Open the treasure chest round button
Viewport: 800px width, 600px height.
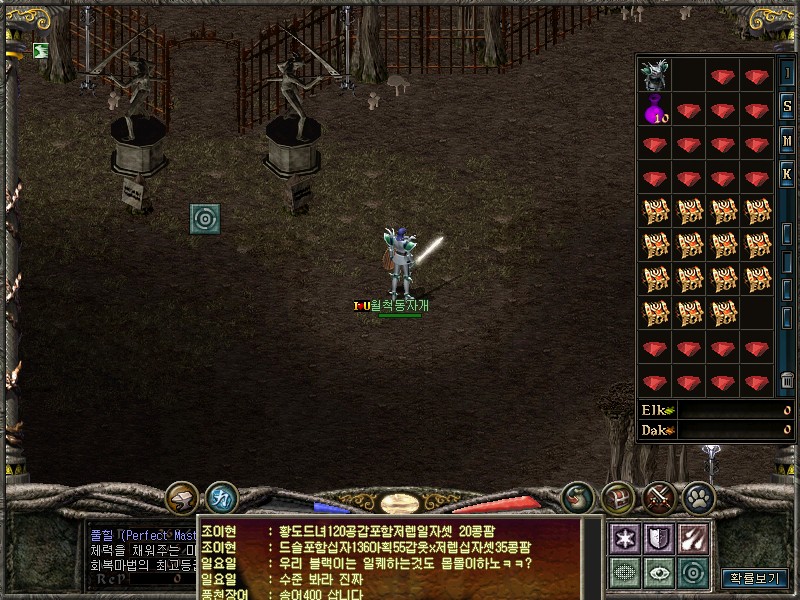tap(618, 497)
